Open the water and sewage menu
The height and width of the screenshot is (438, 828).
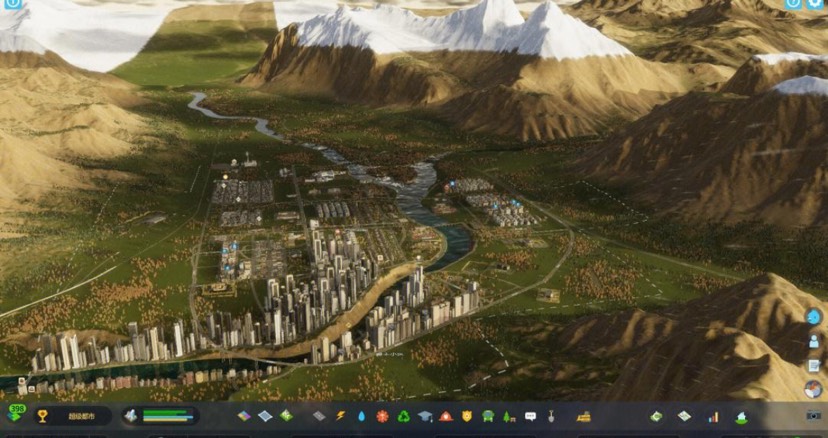pos(361,416)
